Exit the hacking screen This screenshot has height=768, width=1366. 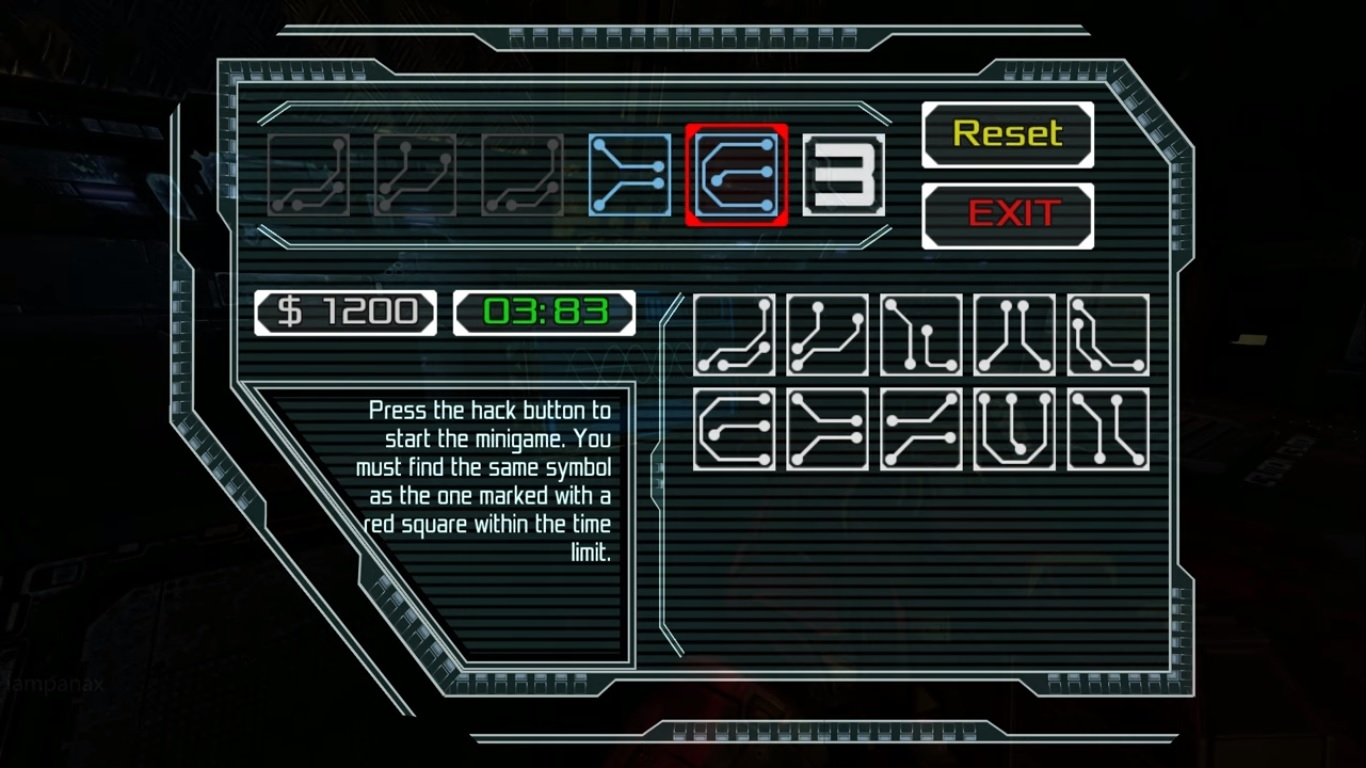coord(1007,215)
